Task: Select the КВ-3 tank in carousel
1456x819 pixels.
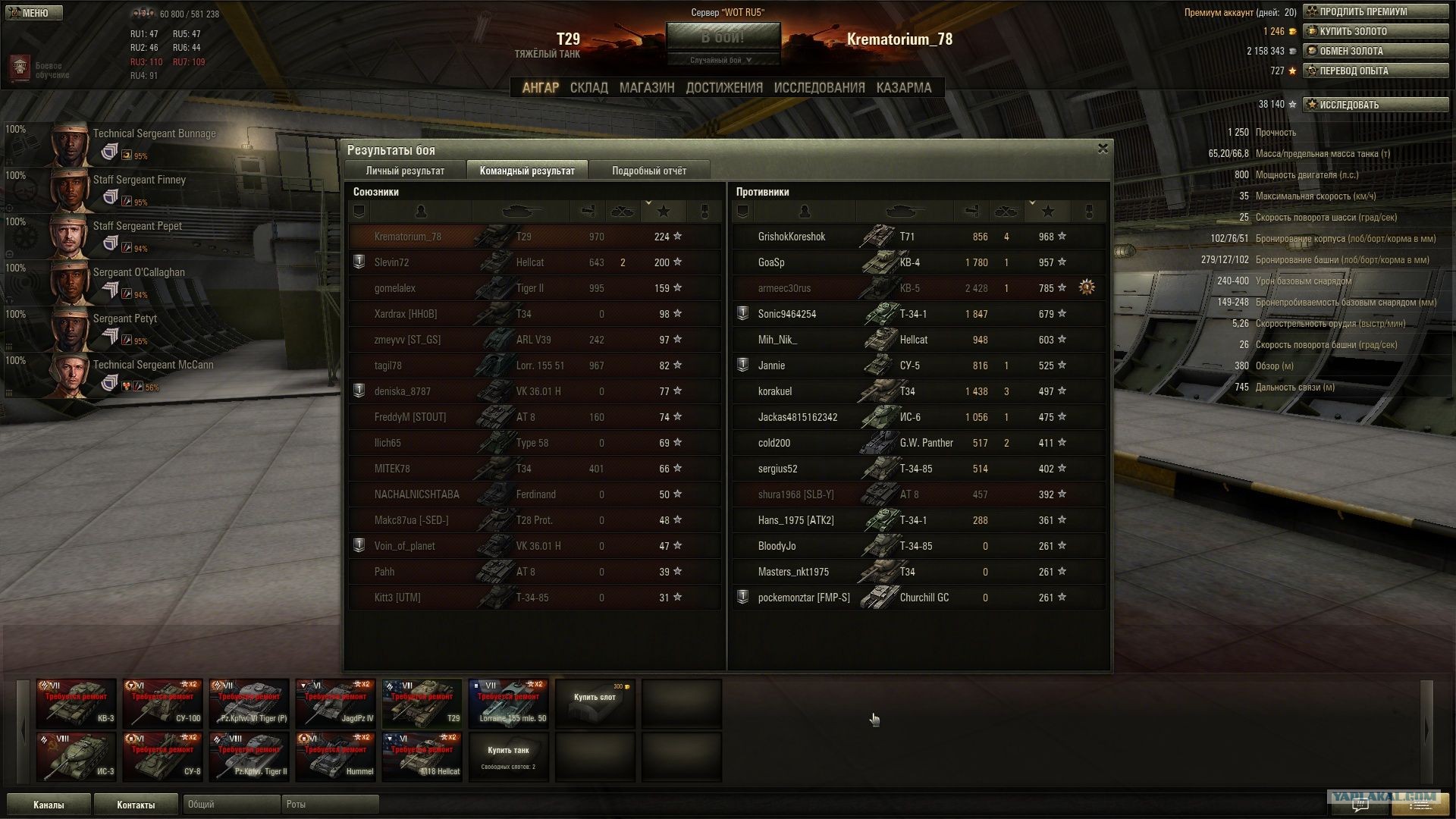Action: [77, 704]
